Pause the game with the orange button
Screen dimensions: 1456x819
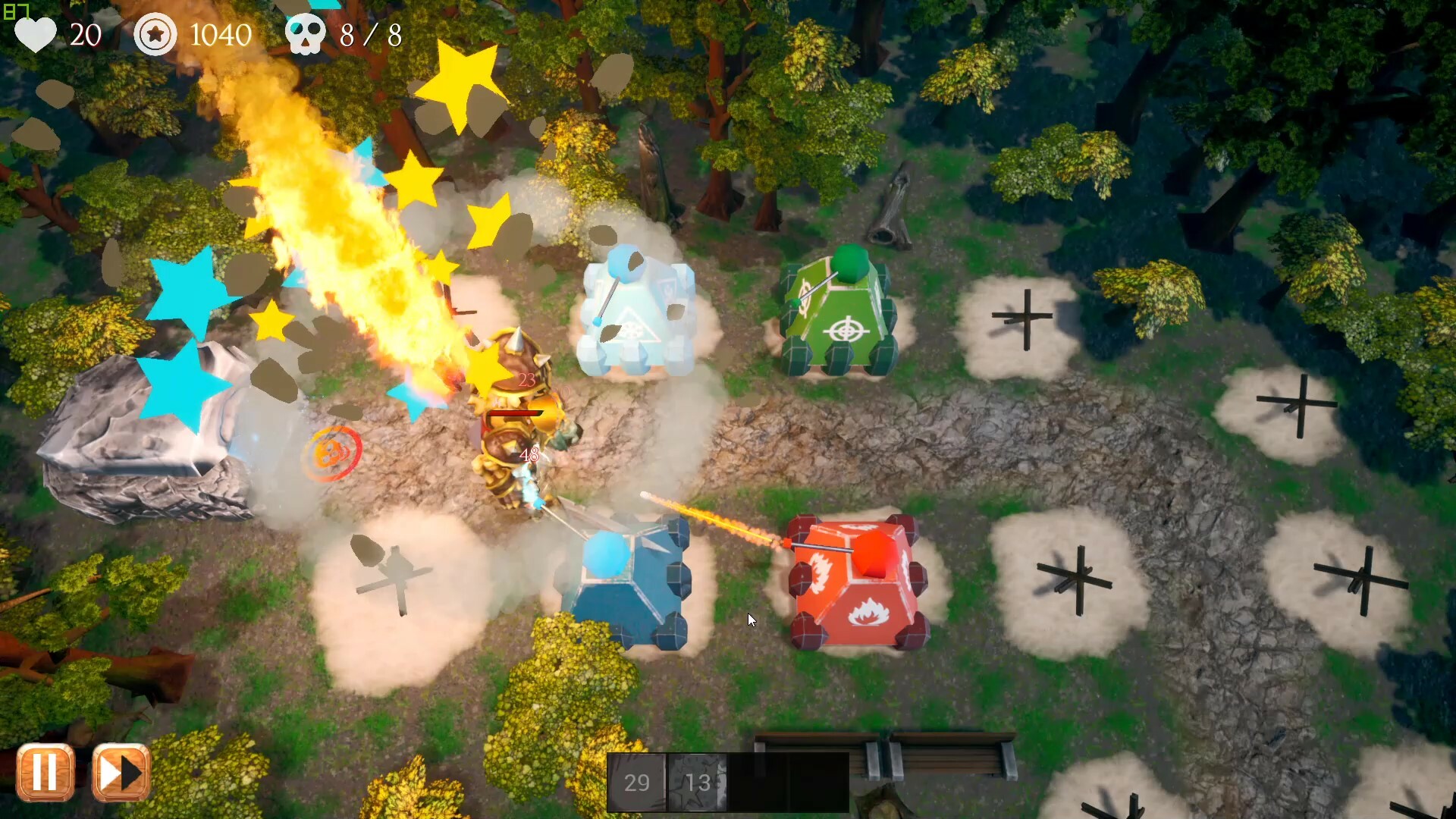point(45,773)
